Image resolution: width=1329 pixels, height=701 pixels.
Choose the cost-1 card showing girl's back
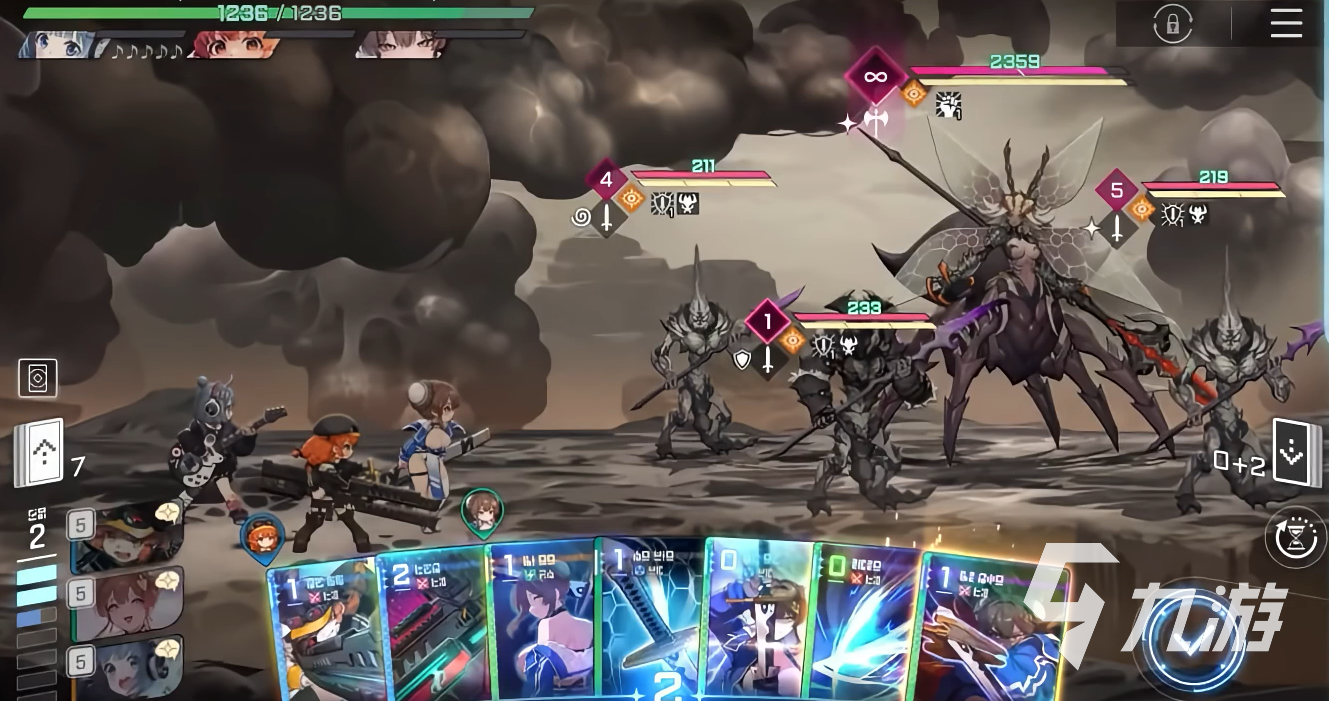[541, 622]
